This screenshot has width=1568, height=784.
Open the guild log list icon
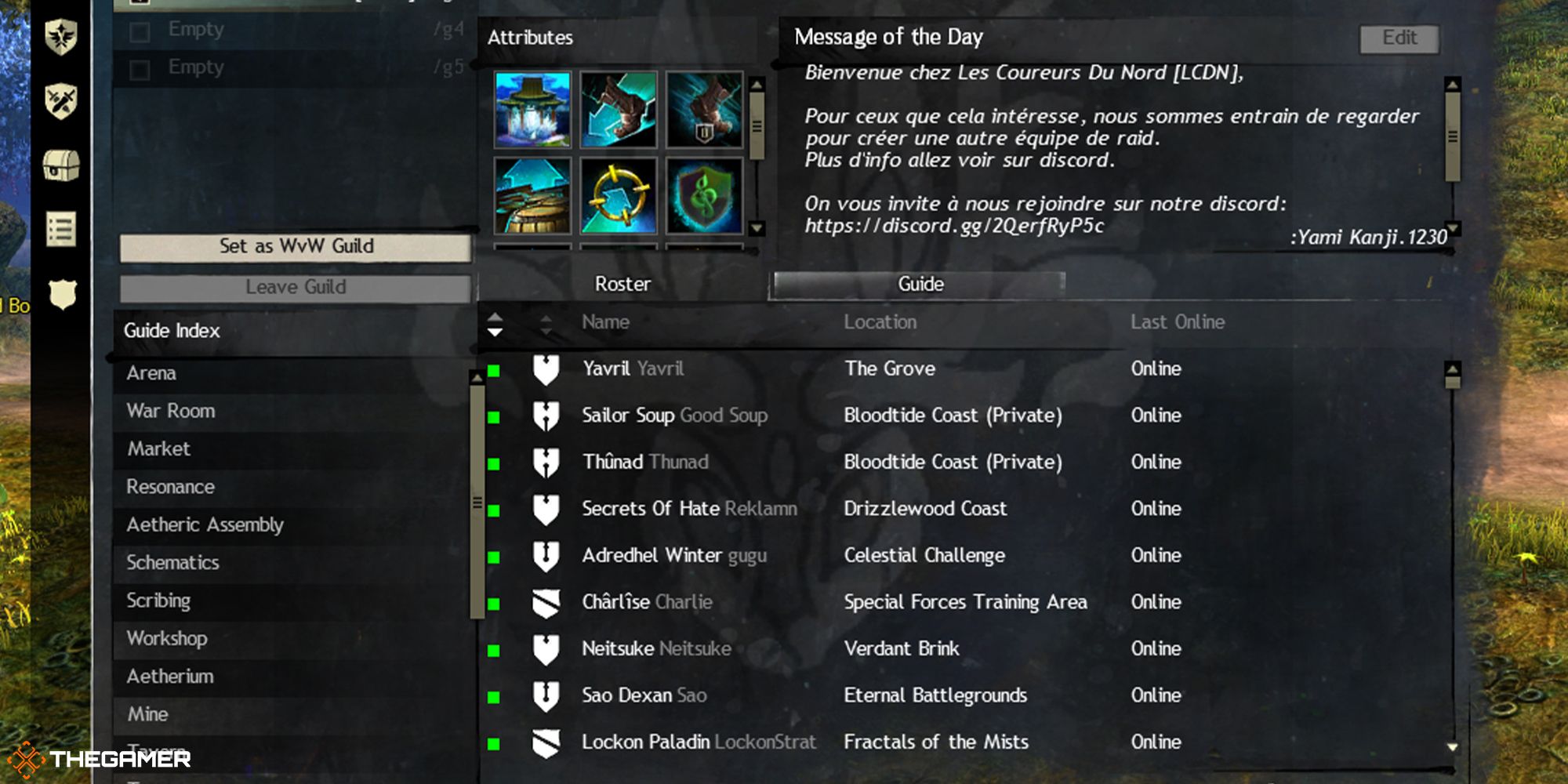61,228
